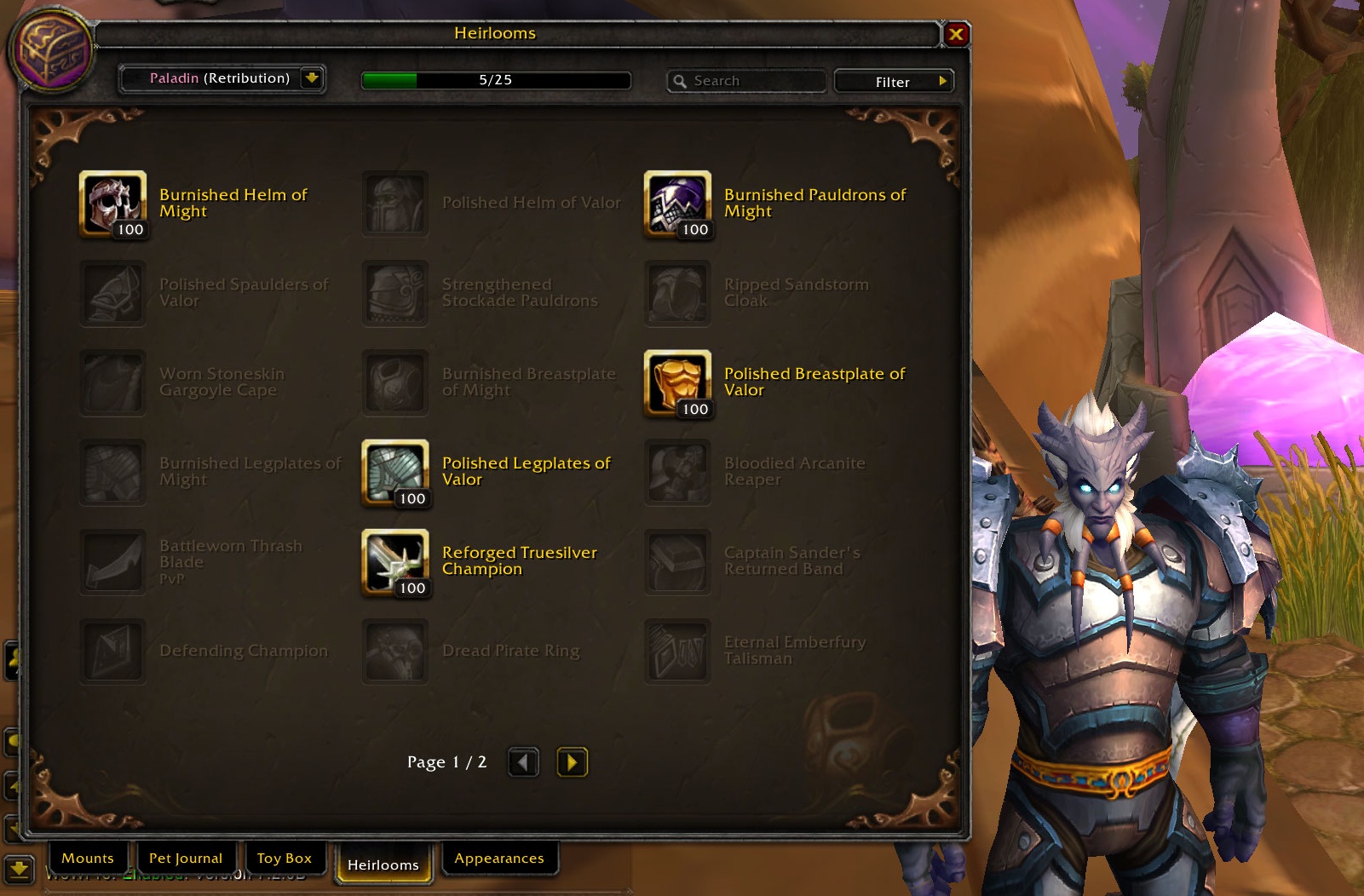The height and width of the screenshot is (896, 1364).
Task: Open the Pet Journal tab
Action: [186, 858]
